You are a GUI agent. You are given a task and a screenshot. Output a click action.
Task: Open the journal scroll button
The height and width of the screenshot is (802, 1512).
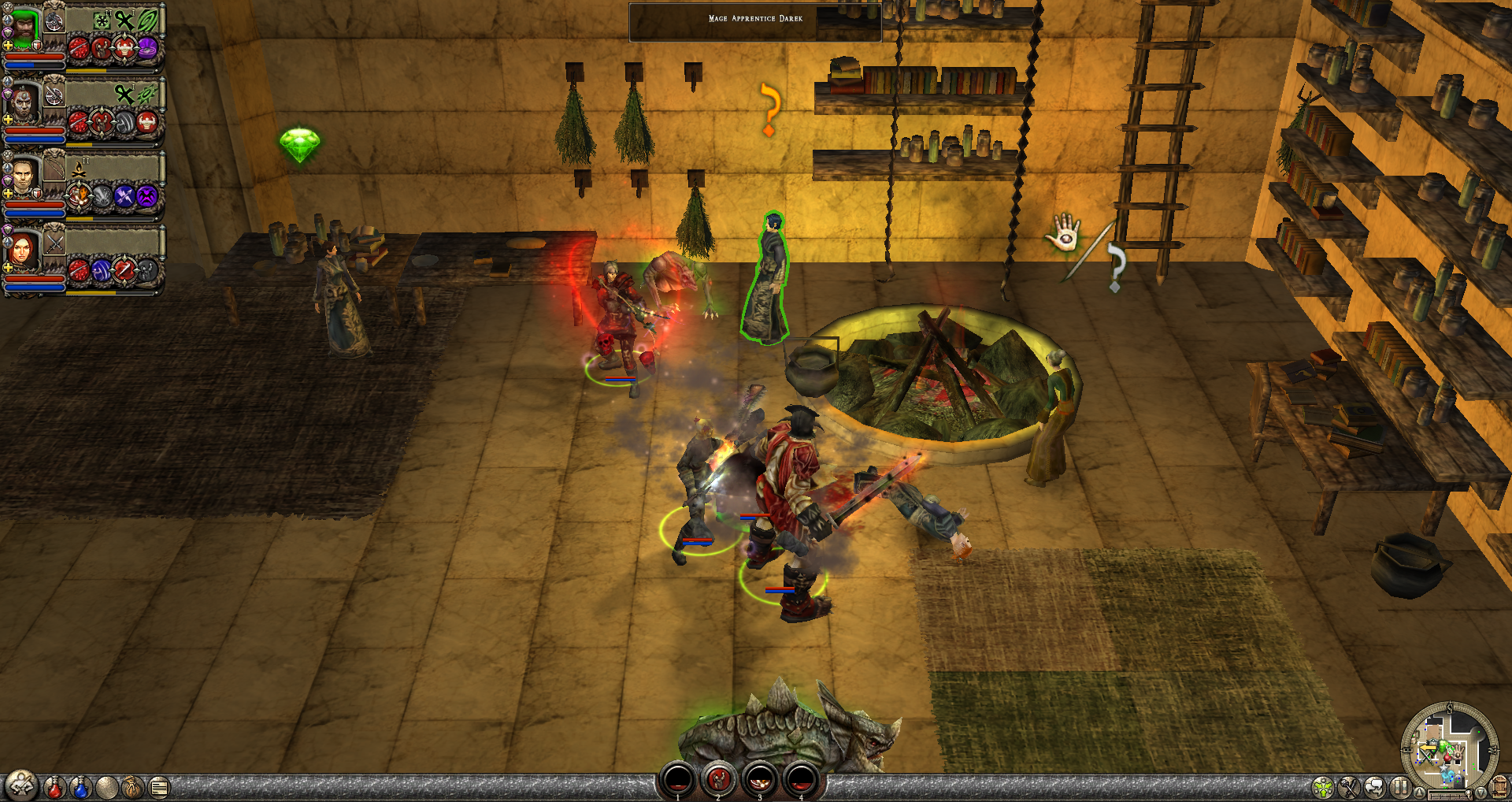159,786
